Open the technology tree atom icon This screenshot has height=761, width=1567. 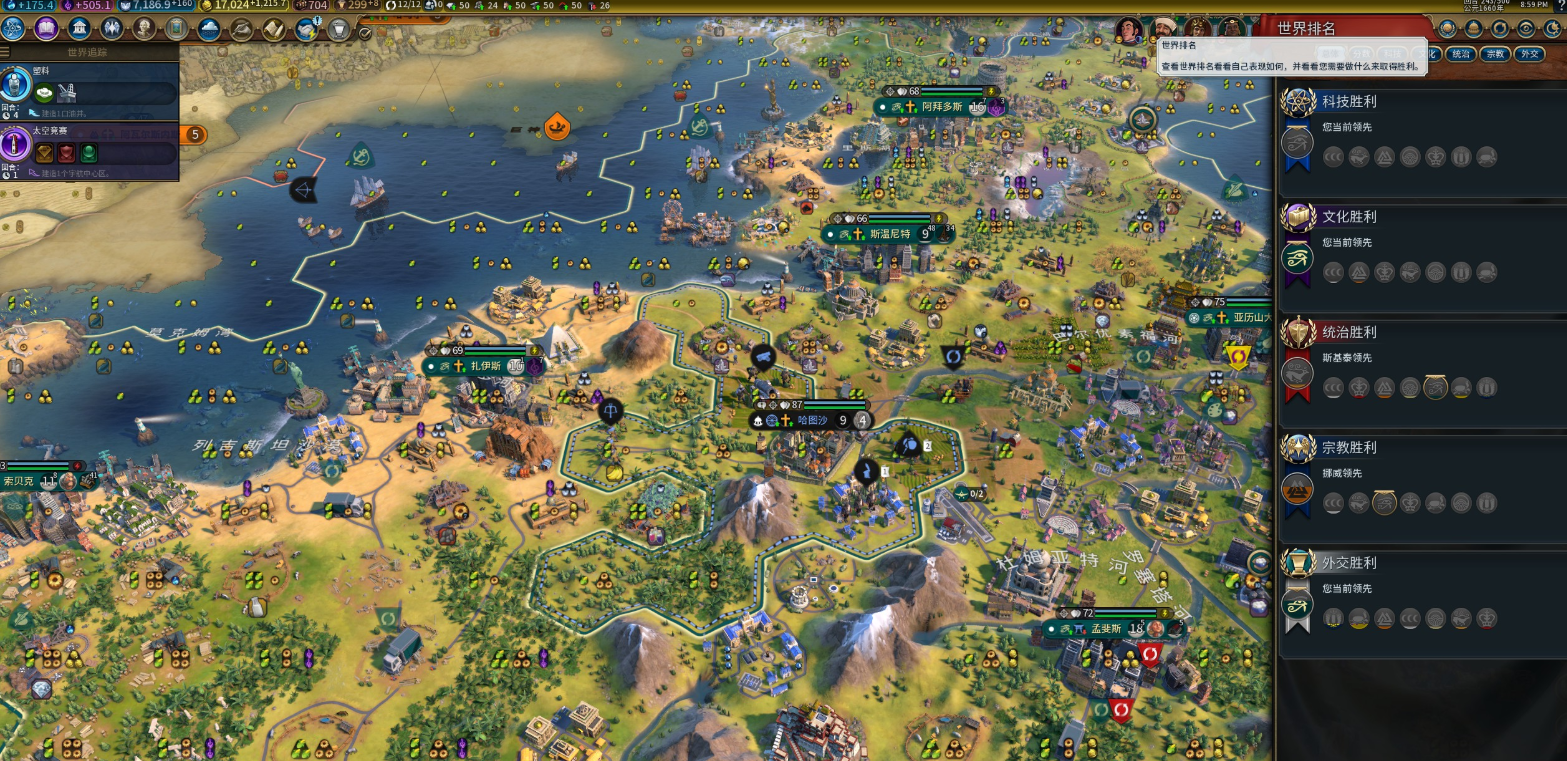coord(14,28)
